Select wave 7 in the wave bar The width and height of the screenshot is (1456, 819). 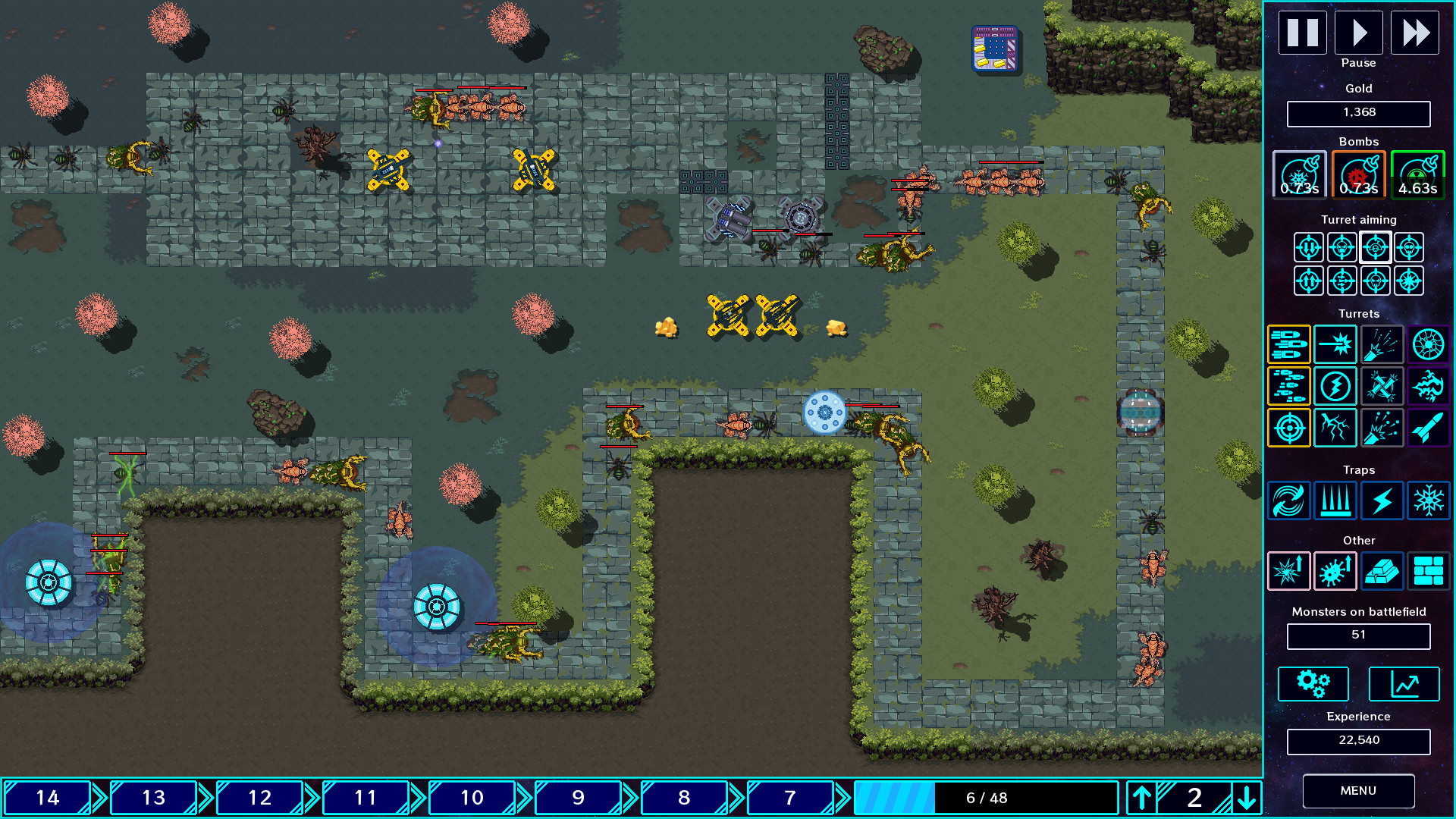click(789, 798)
